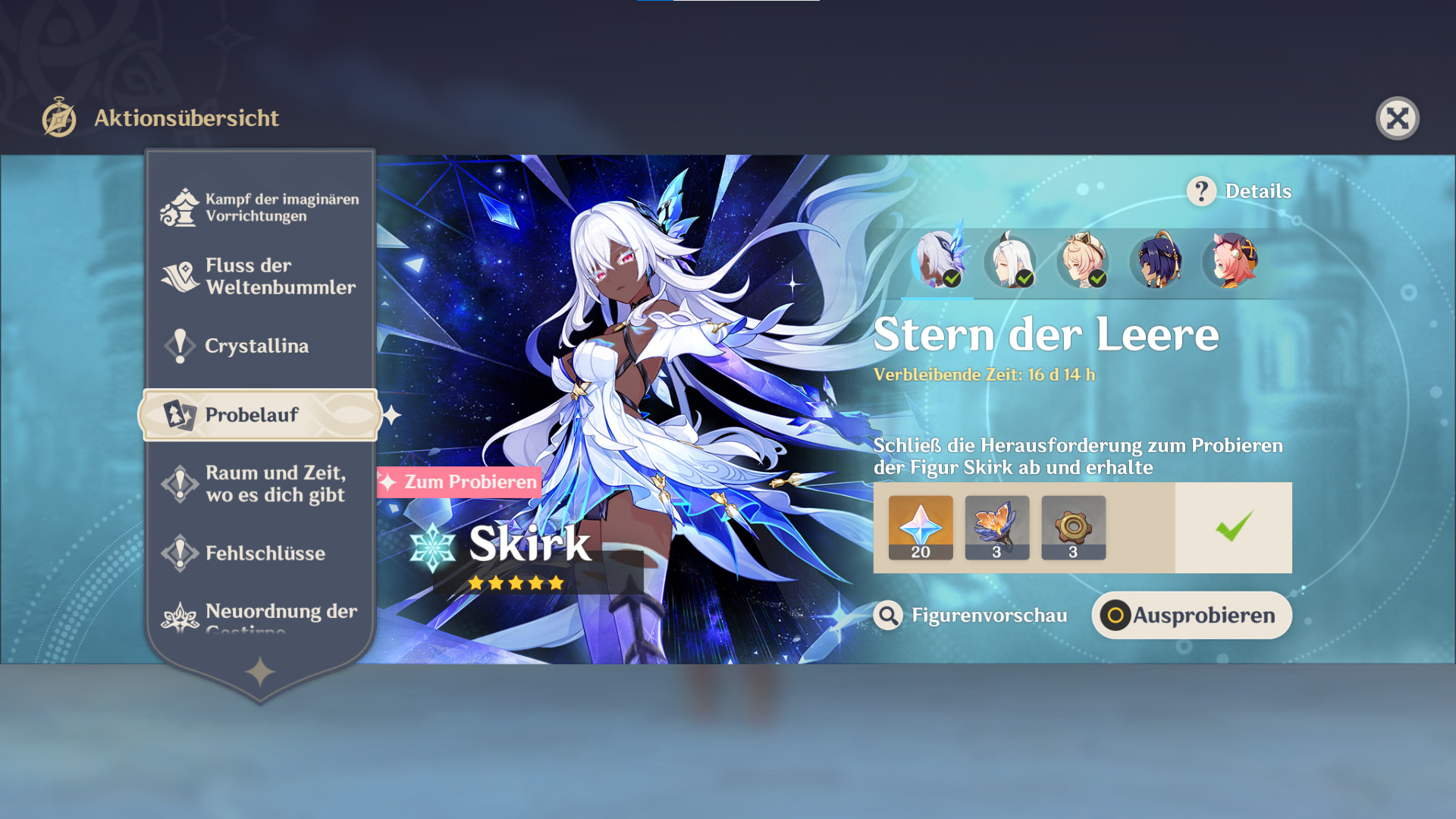The width and height of the screenshot is (1456, 819).
Task: Click the Aktionsübersicht compass icon
Action: 59,118
